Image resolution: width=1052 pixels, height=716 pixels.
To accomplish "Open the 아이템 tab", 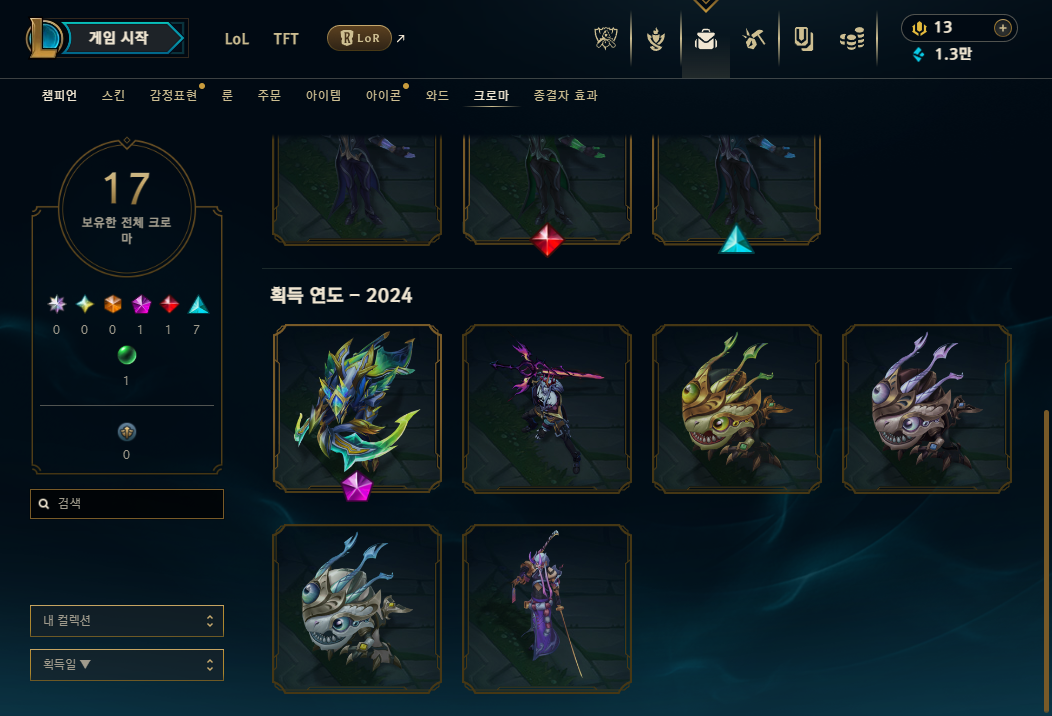I will click(x=323, y=96).
